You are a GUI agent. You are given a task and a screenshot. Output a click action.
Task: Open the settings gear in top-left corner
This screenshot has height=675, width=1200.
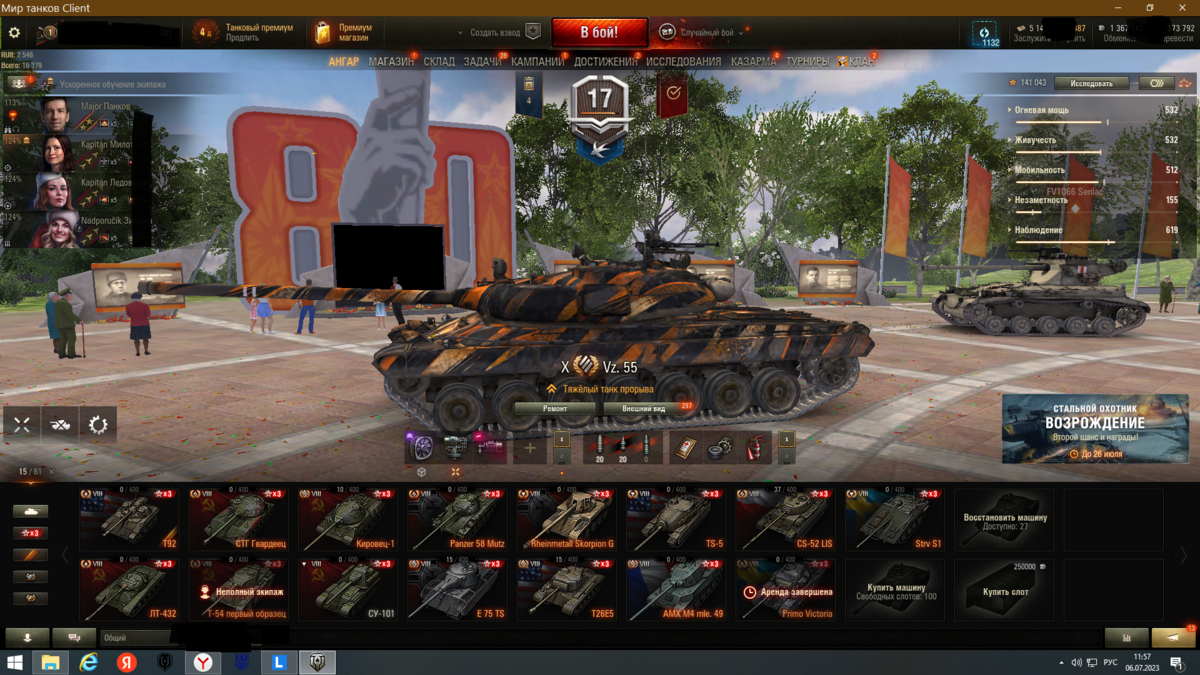14,33
